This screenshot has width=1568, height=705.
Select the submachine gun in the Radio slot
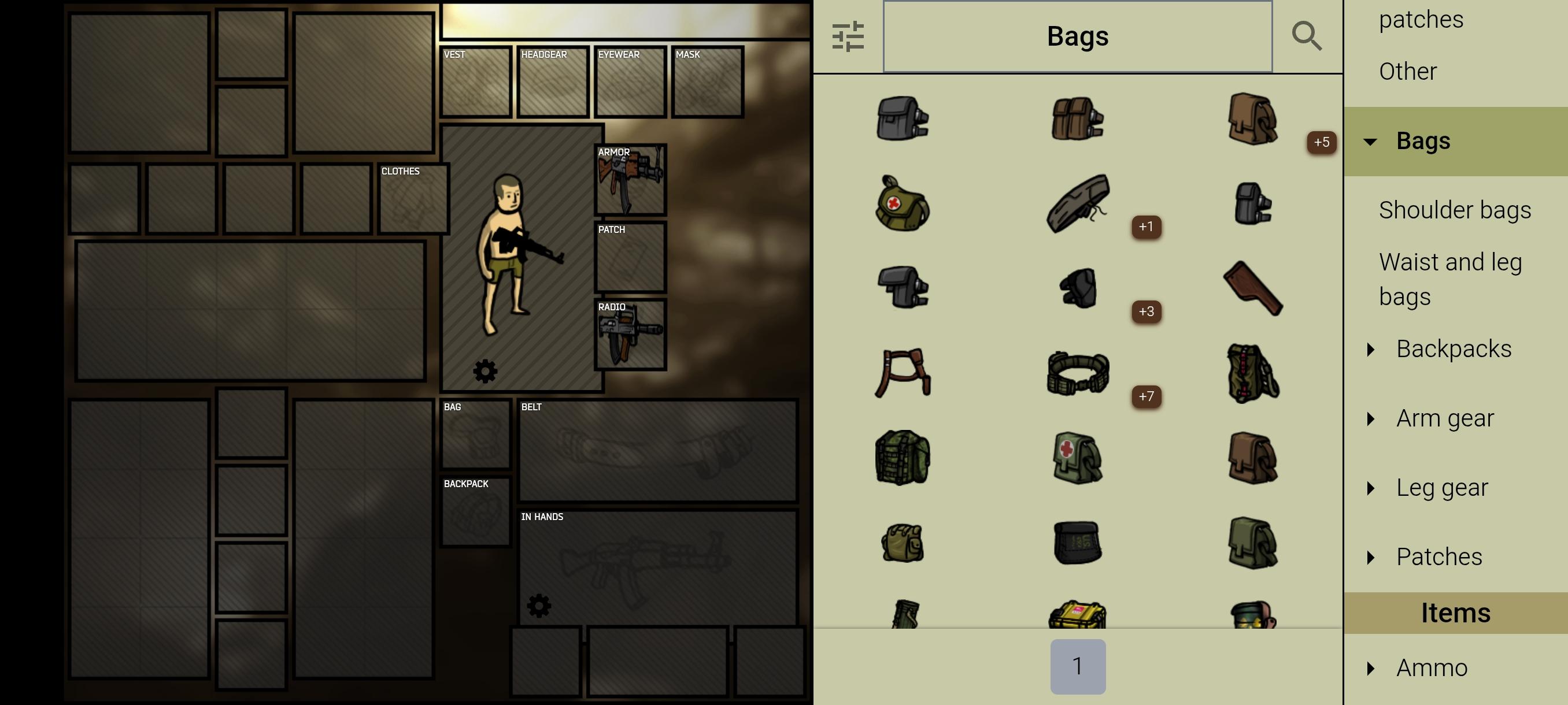point(630,335)
